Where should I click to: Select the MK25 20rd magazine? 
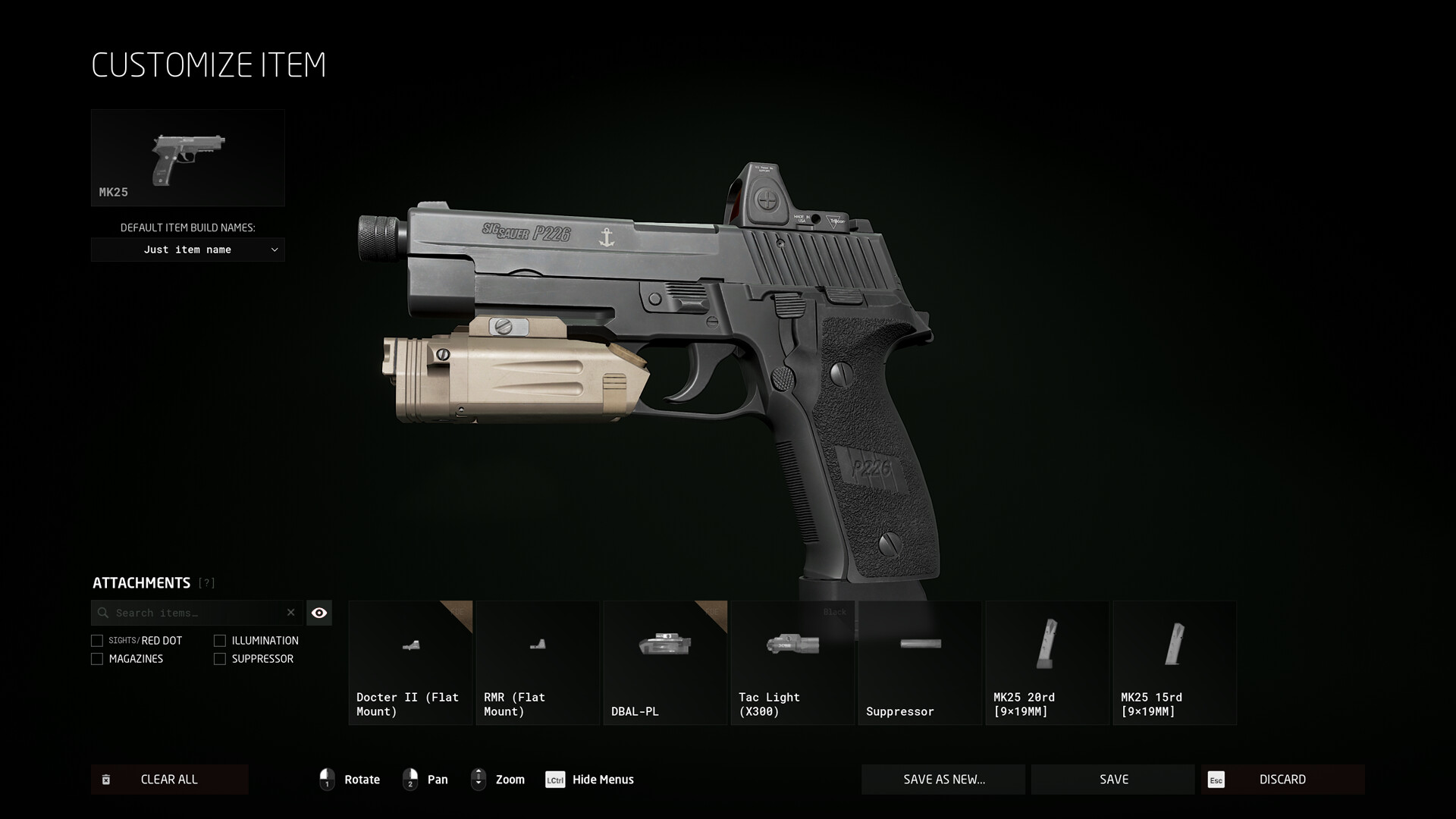pos(1047,663)
